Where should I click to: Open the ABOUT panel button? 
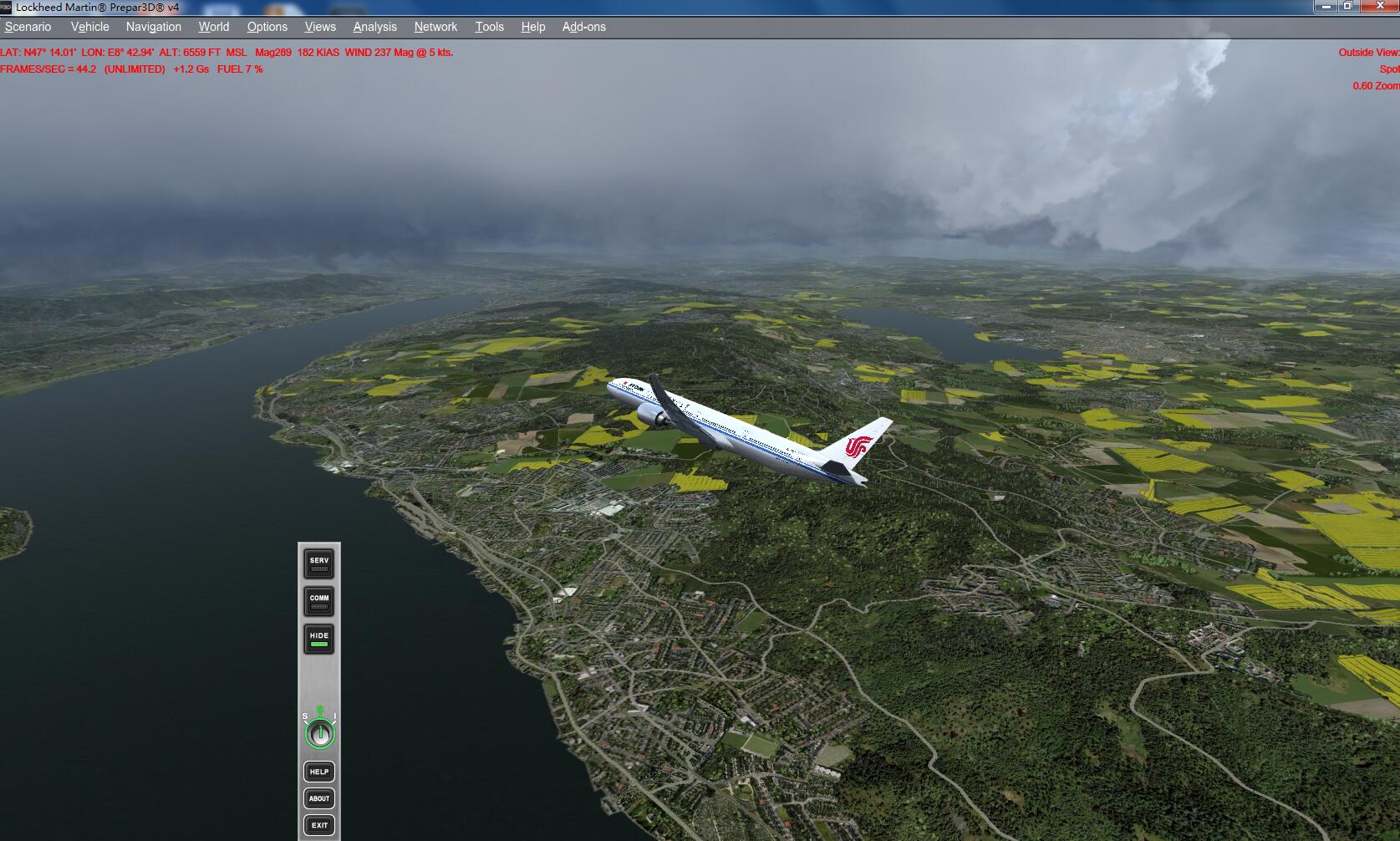[319, 798]
